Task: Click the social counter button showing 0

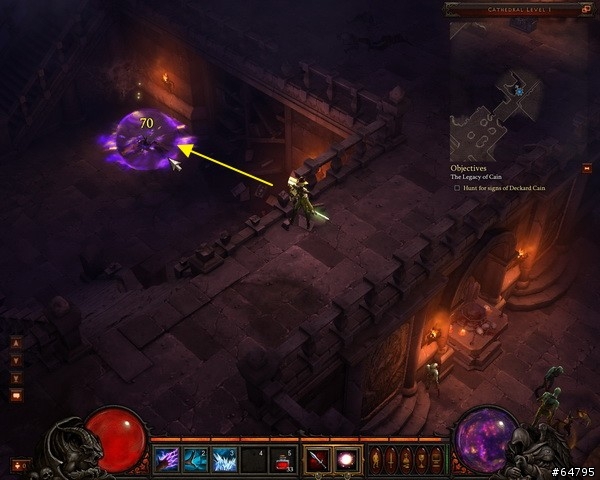Action: pos(20,464)
